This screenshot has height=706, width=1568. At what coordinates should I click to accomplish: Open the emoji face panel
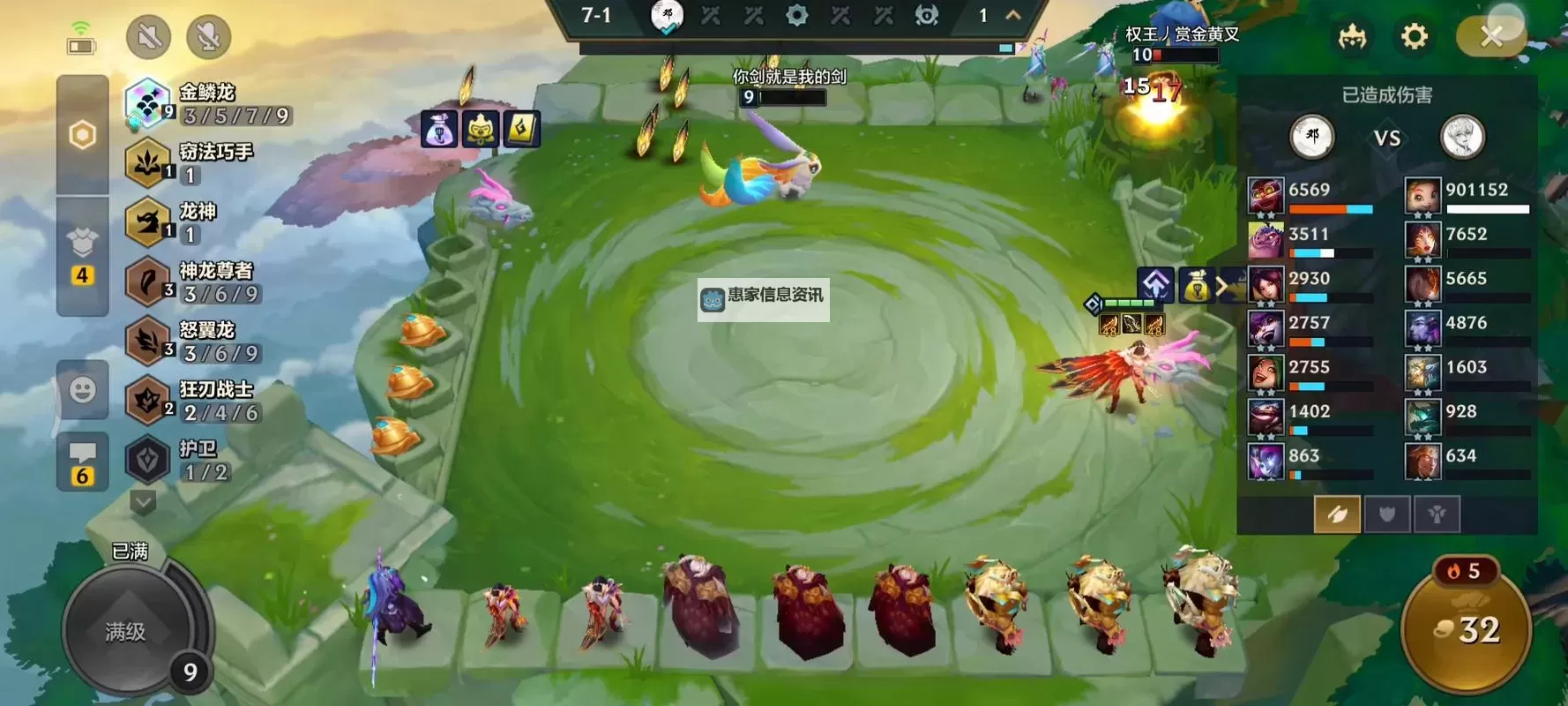[83, 389]
